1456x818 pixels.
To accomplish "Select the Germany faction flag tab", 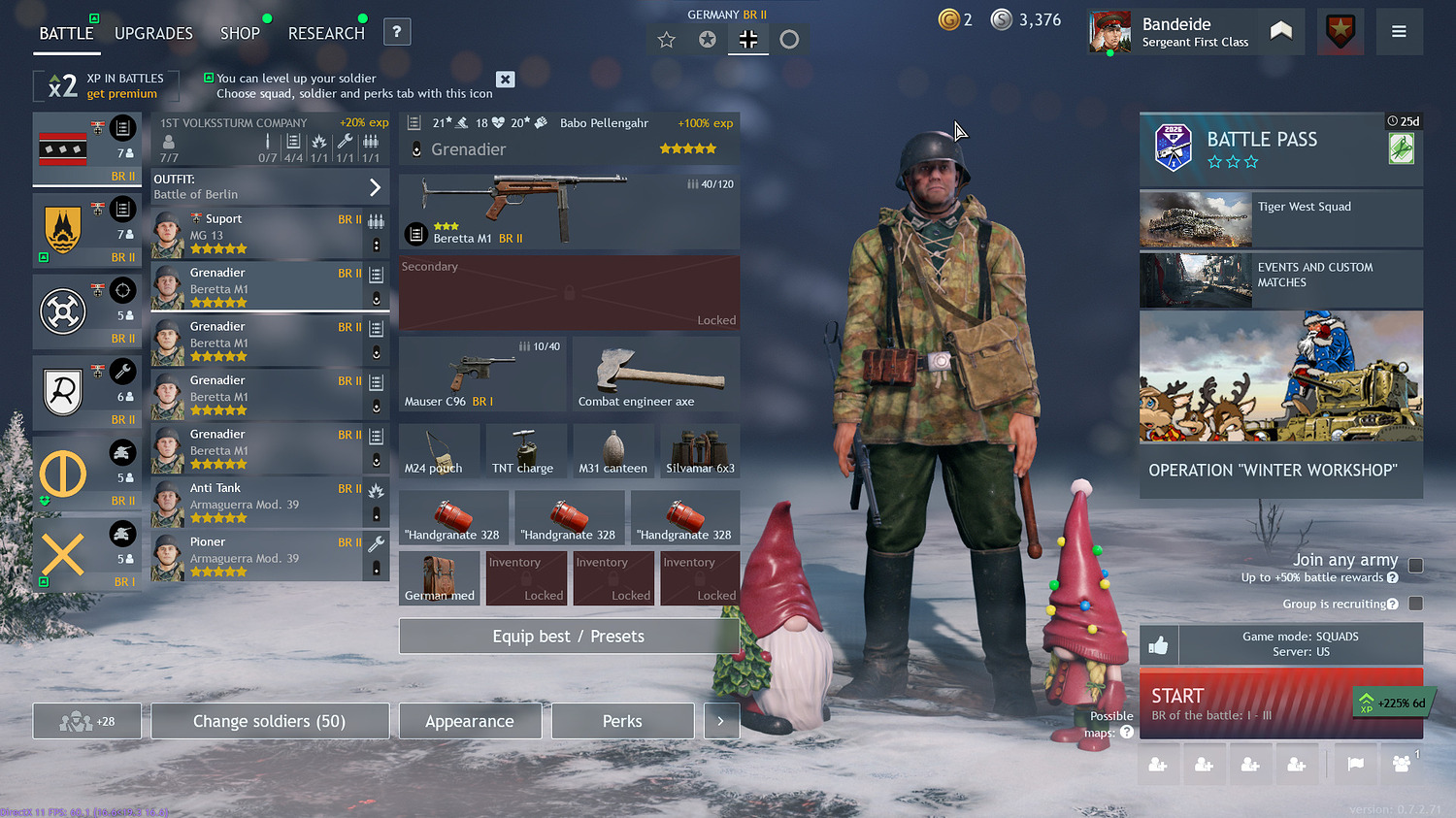I will (747, 39).
